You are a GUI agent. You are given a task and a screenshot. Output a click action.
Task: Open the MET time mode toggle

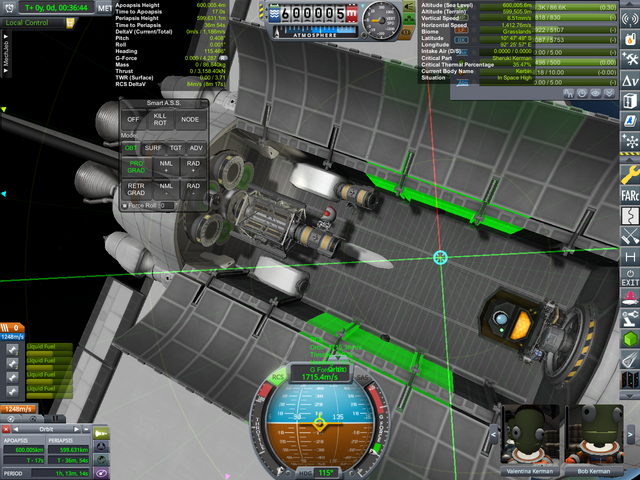coord(106,7)
